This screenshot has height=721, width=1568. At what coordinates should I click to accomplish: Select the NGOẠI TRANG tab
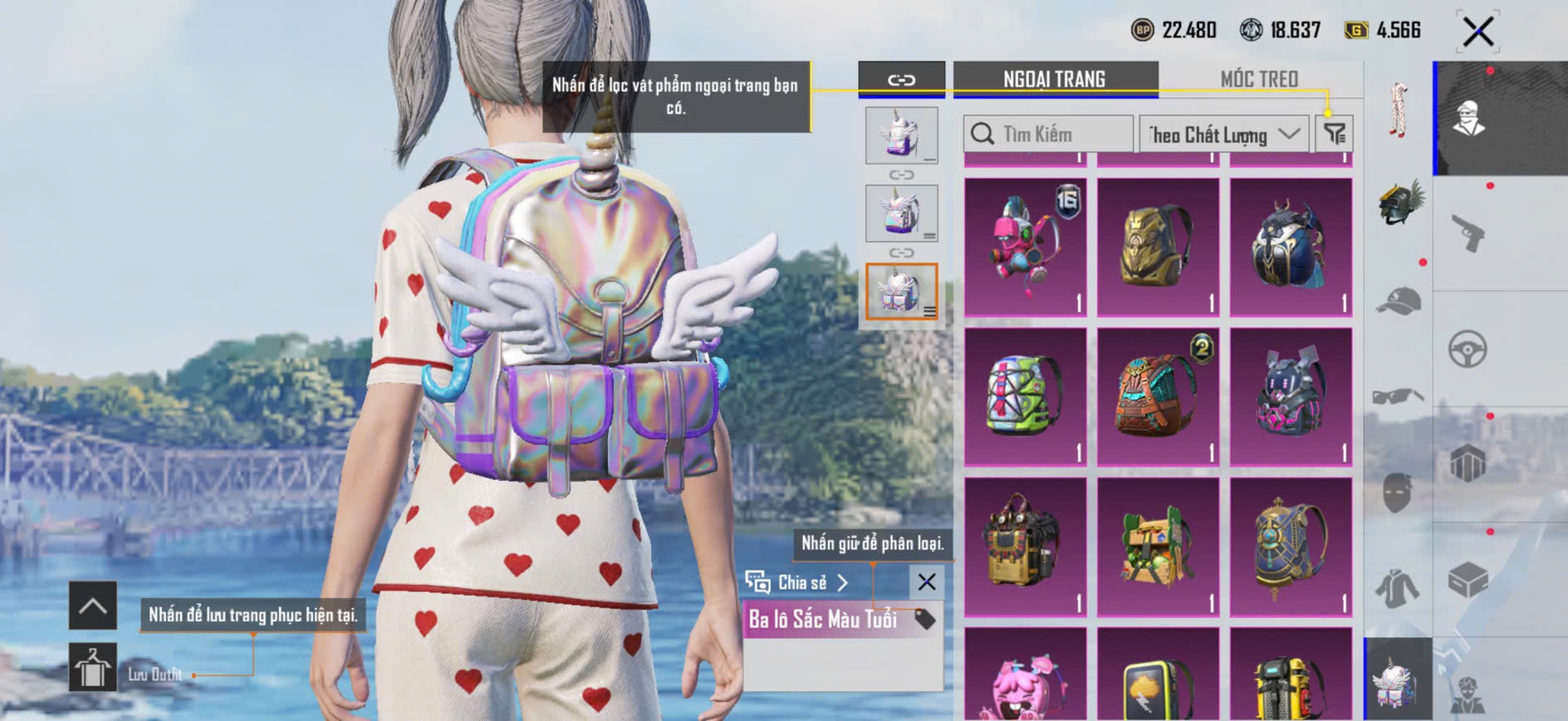coord(1055,79)
